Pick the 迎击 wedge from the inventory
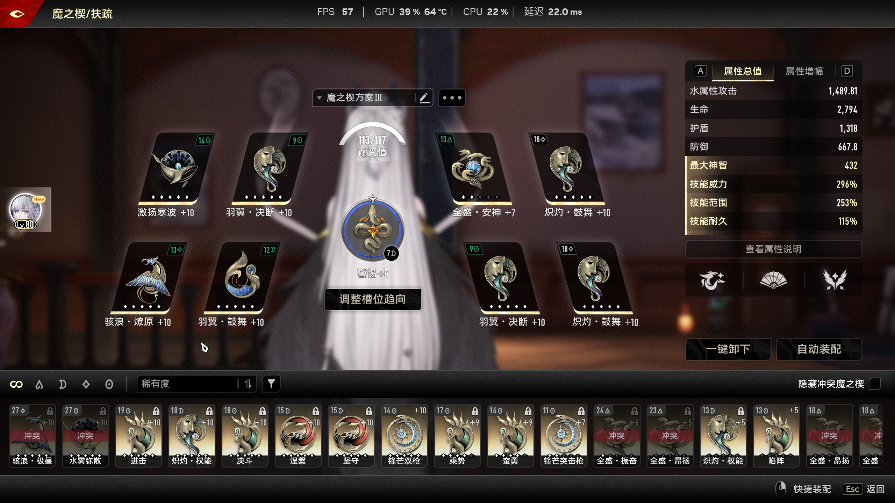 [x=137, y=437]
